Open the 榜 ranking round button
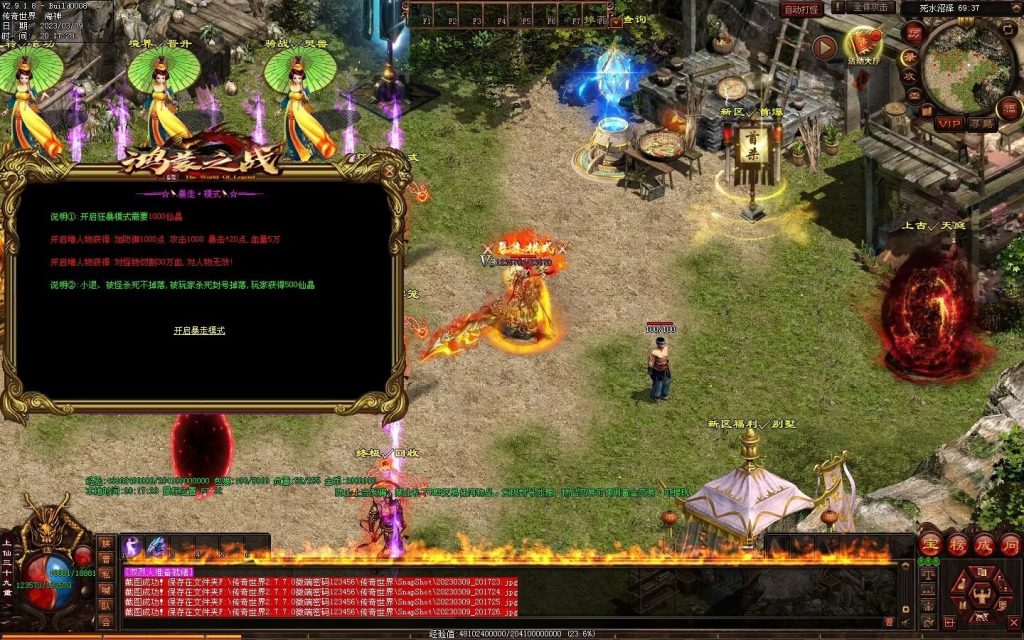Image resolution: width=1024 pixels, height=640 pixels. click(x=957, y=544)
